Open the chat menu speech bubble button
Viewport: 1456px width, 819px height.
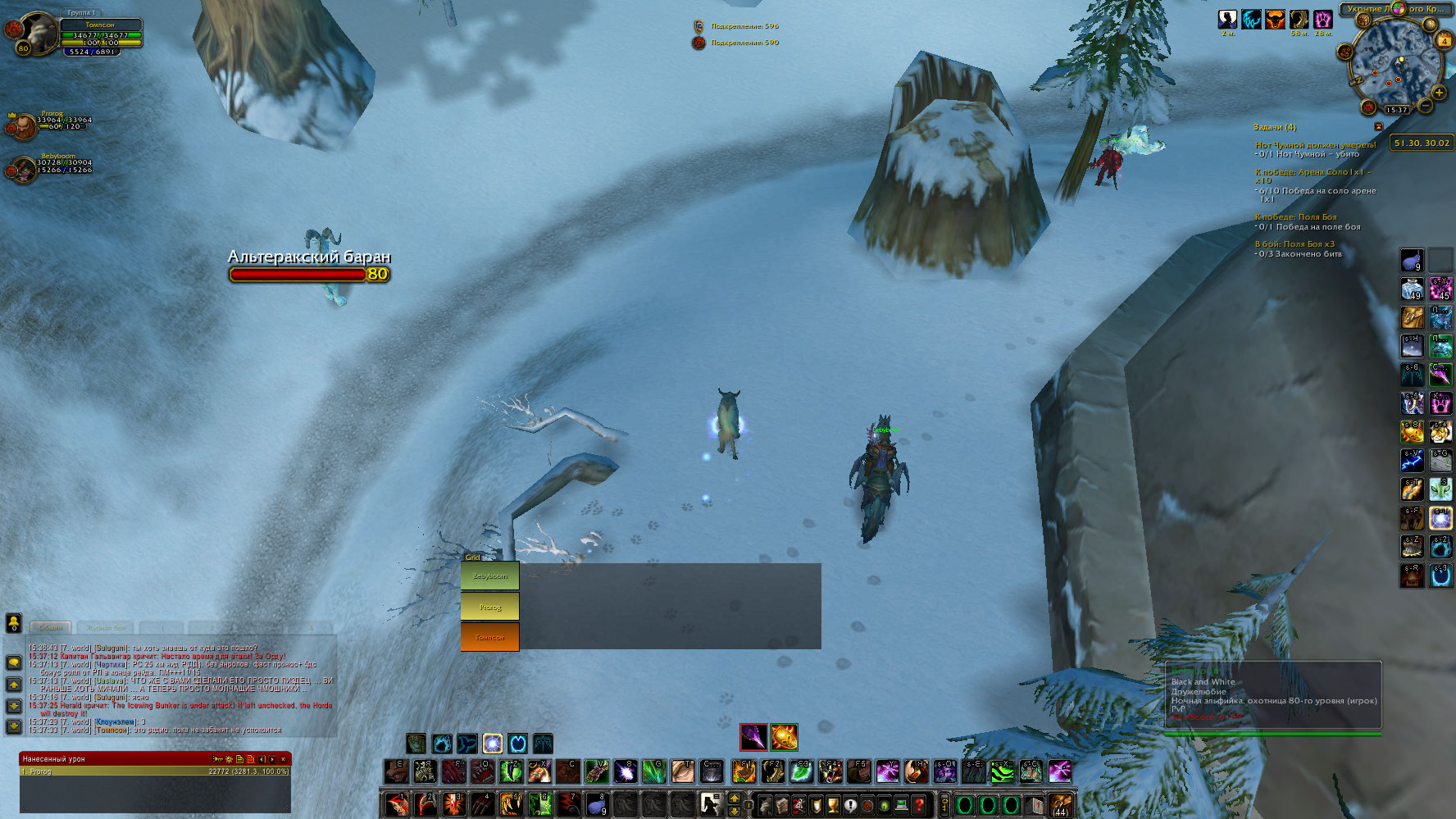point(14,662)
